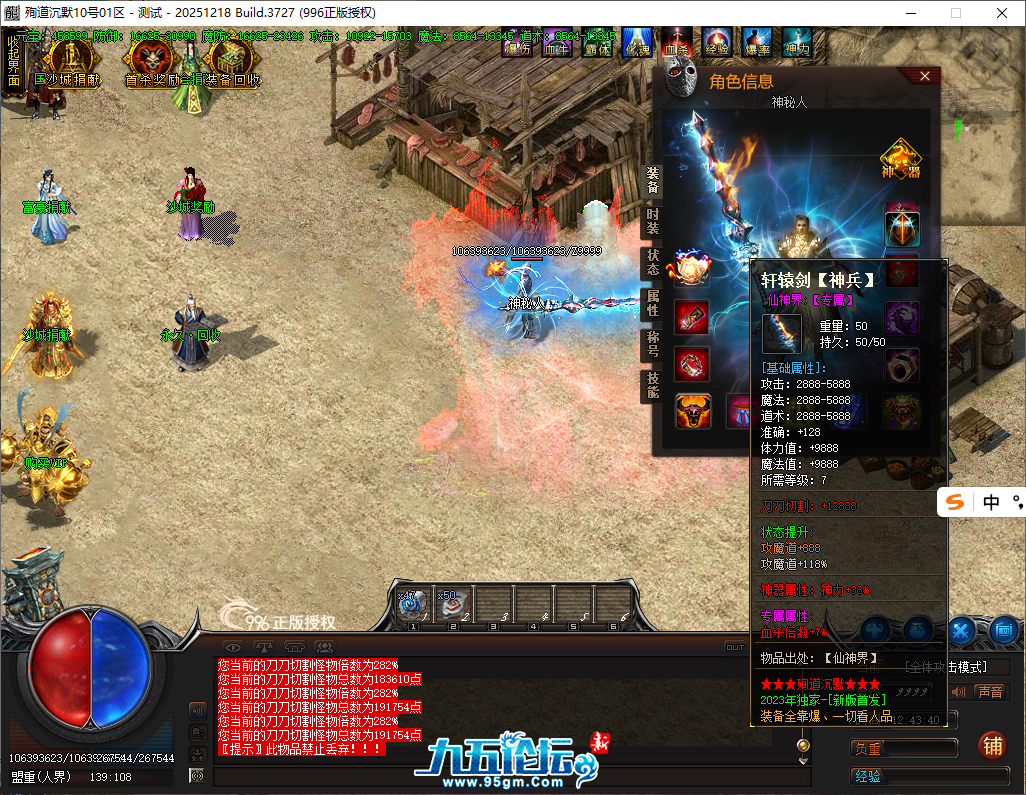1026x795 pixels.
Task: Switch to the 时装 costume tab
Action: pyautogui.click(x=652, y=222)
